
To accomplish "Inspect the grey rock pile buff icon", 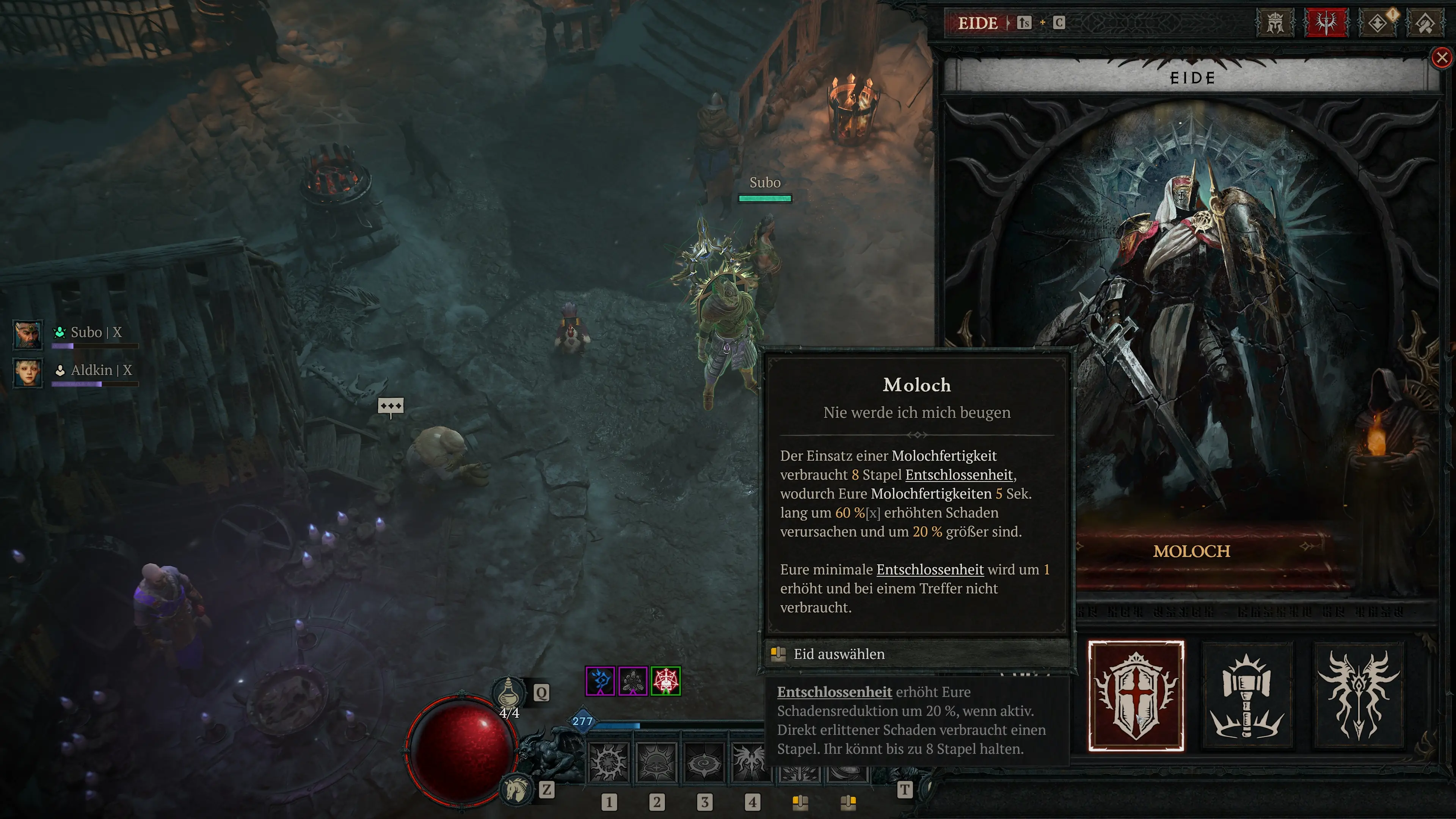I will point(632,681).
